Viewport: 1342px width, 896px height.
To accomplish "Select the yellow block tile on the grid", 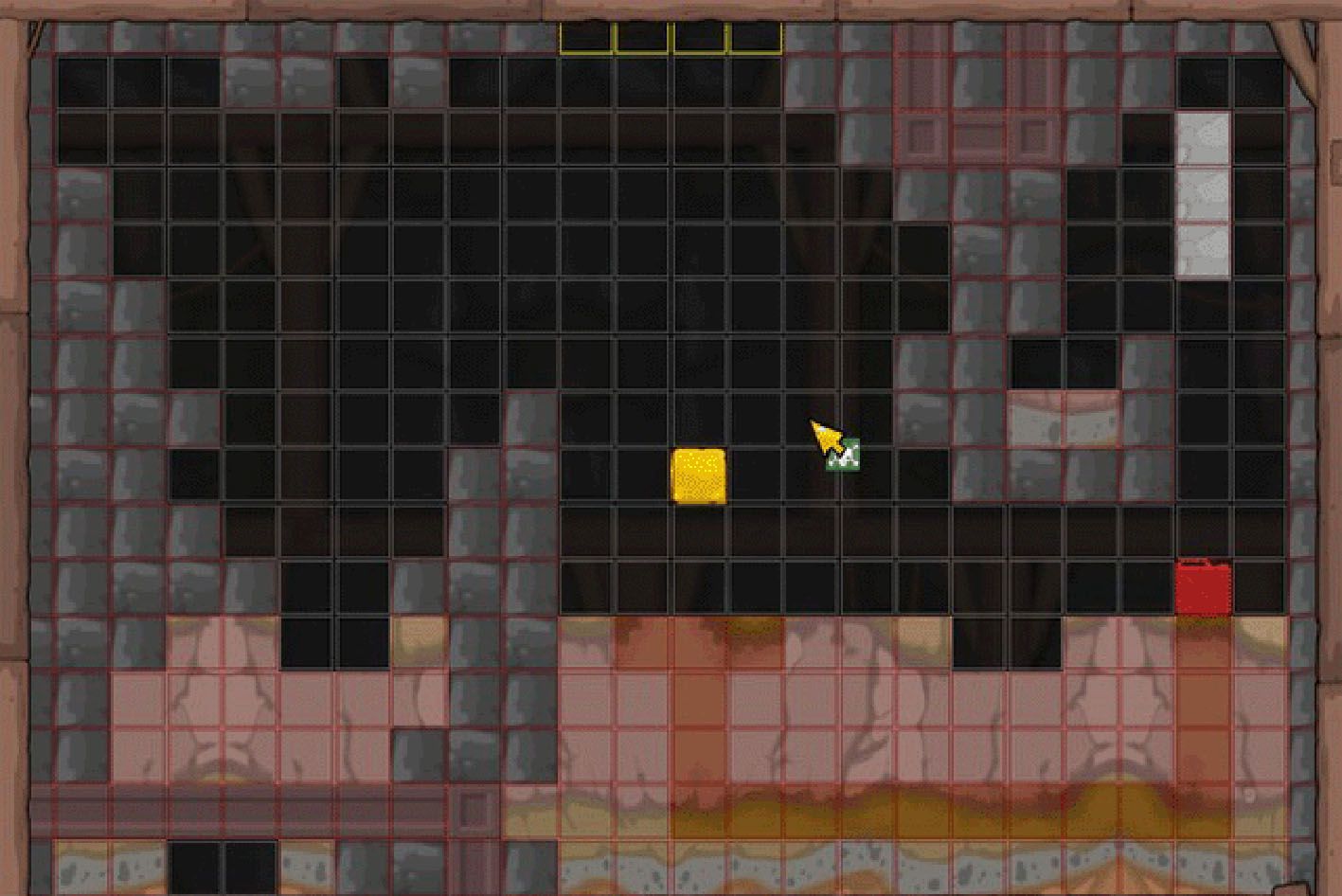I will tap(699, 476).
